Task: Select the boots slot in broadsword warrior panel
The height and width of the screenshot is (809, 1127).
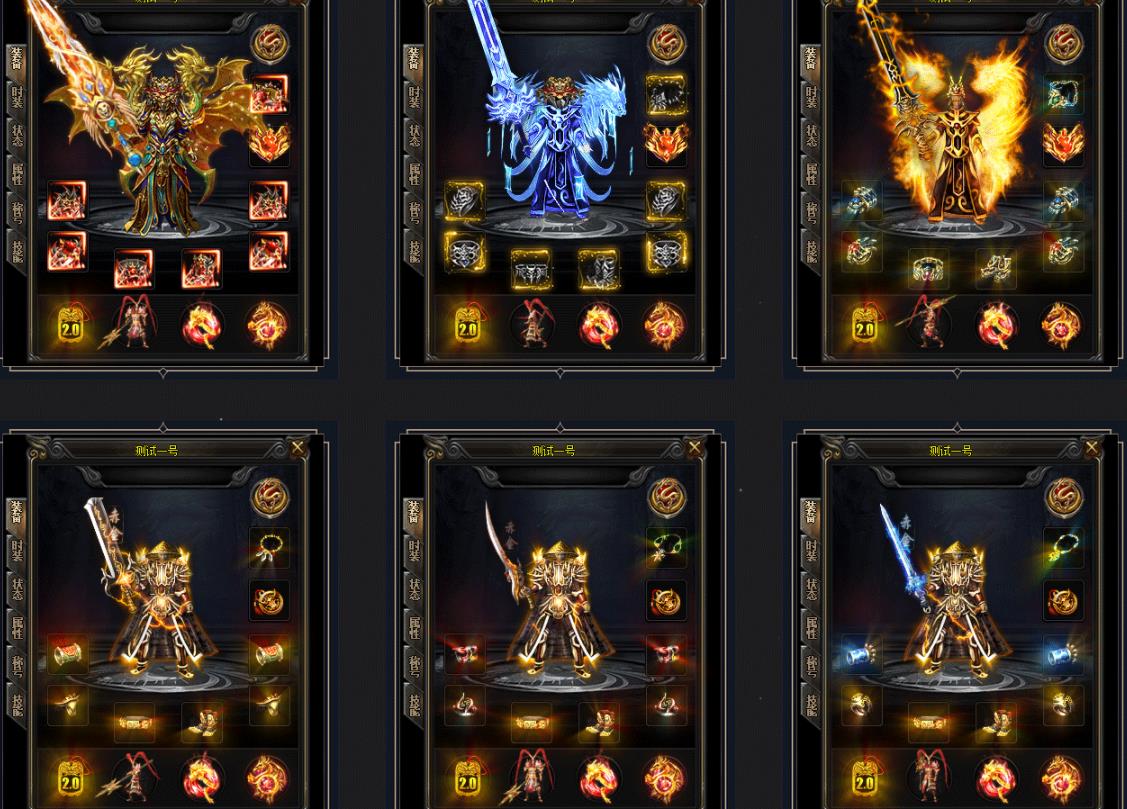Action: pos(201,721)
